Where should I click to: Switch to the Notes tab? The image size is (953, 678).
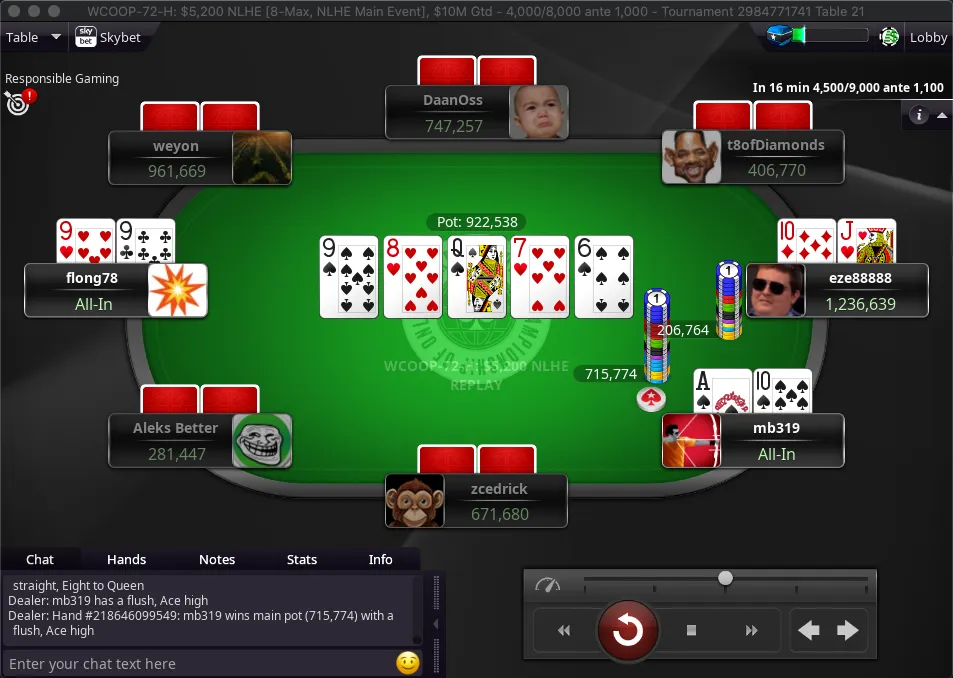(216, 559)
